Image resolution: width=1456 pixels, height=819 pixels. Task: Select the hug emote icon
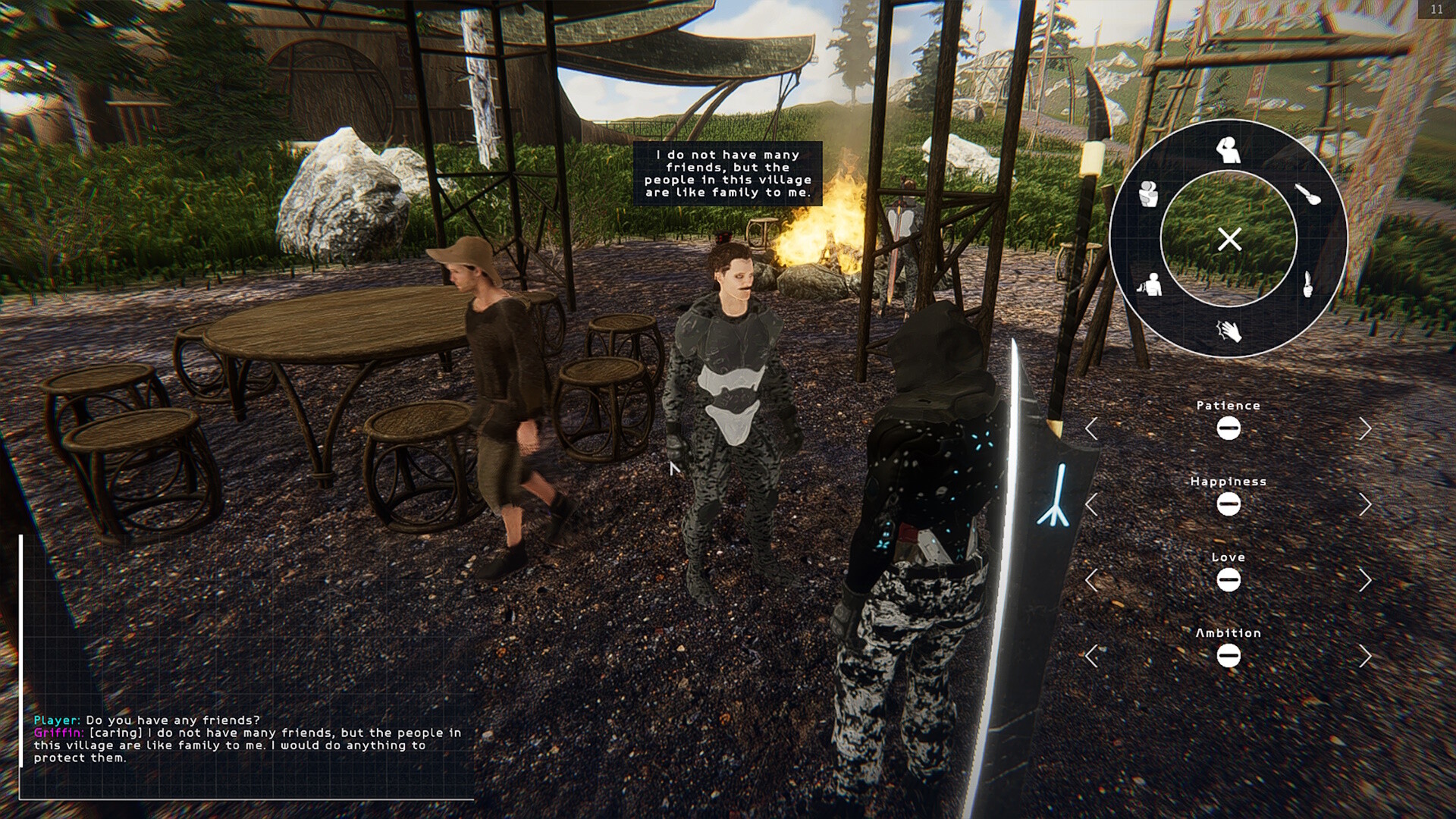[x=1149, y=195]
